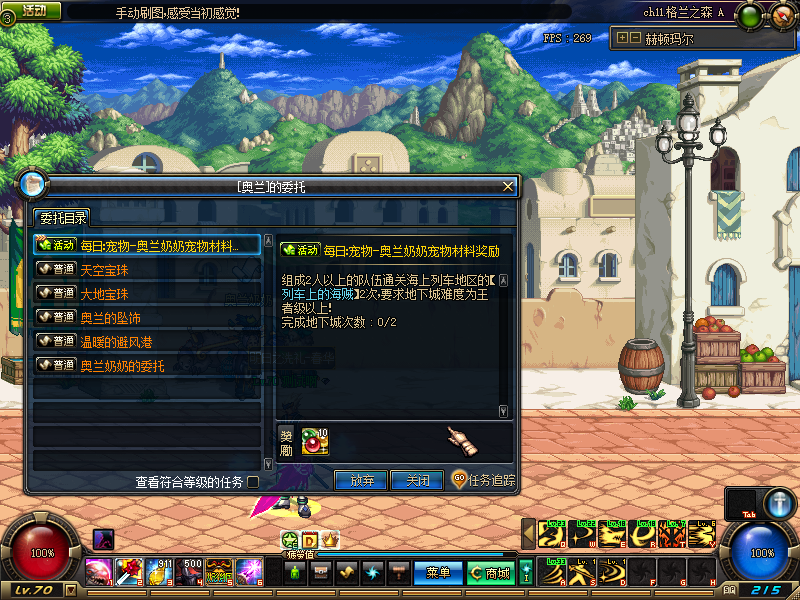The width and height of the screenshot is (800, 600).
Task: Open the 商城 shop
Action: pyautogui.click(x=490, y=573)
